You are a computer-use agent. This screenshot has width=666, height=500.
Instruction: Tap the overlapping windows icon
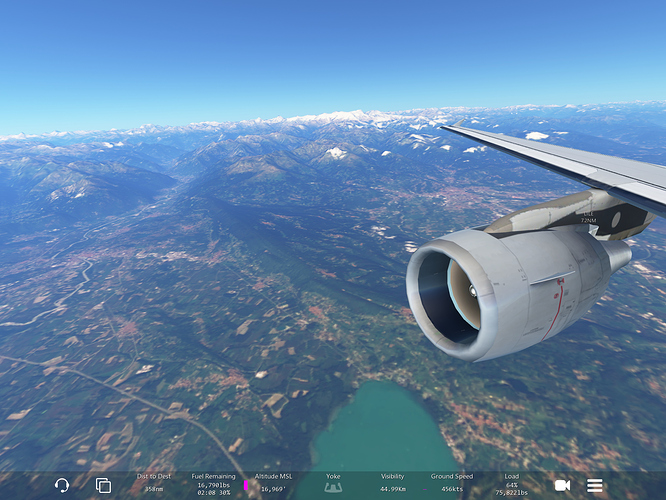coord(103,485)
